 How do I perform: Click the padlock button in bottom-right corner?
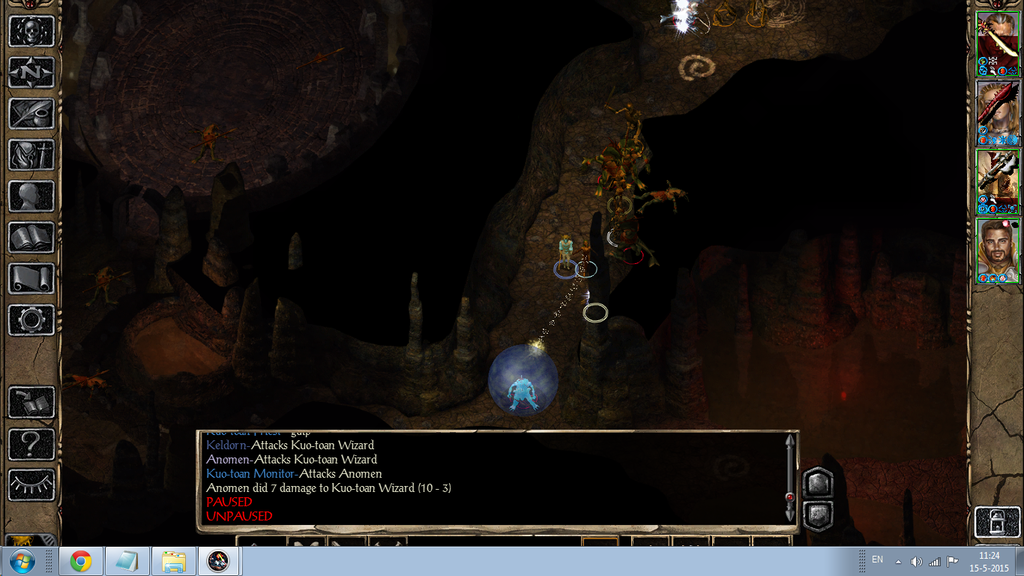click(x=997, y=522)
